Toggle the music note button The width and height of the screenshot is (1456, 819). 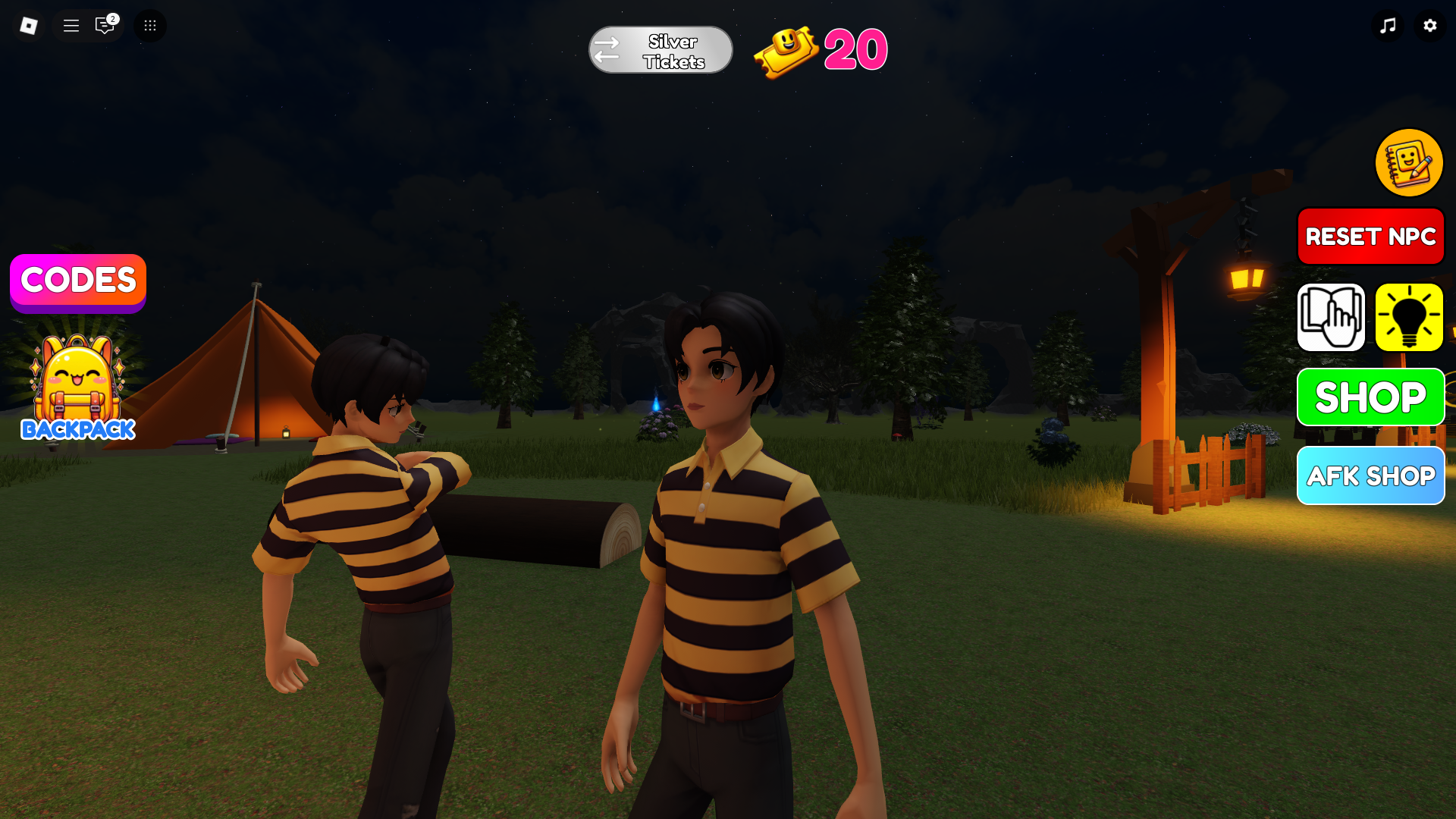[1388, 26]
